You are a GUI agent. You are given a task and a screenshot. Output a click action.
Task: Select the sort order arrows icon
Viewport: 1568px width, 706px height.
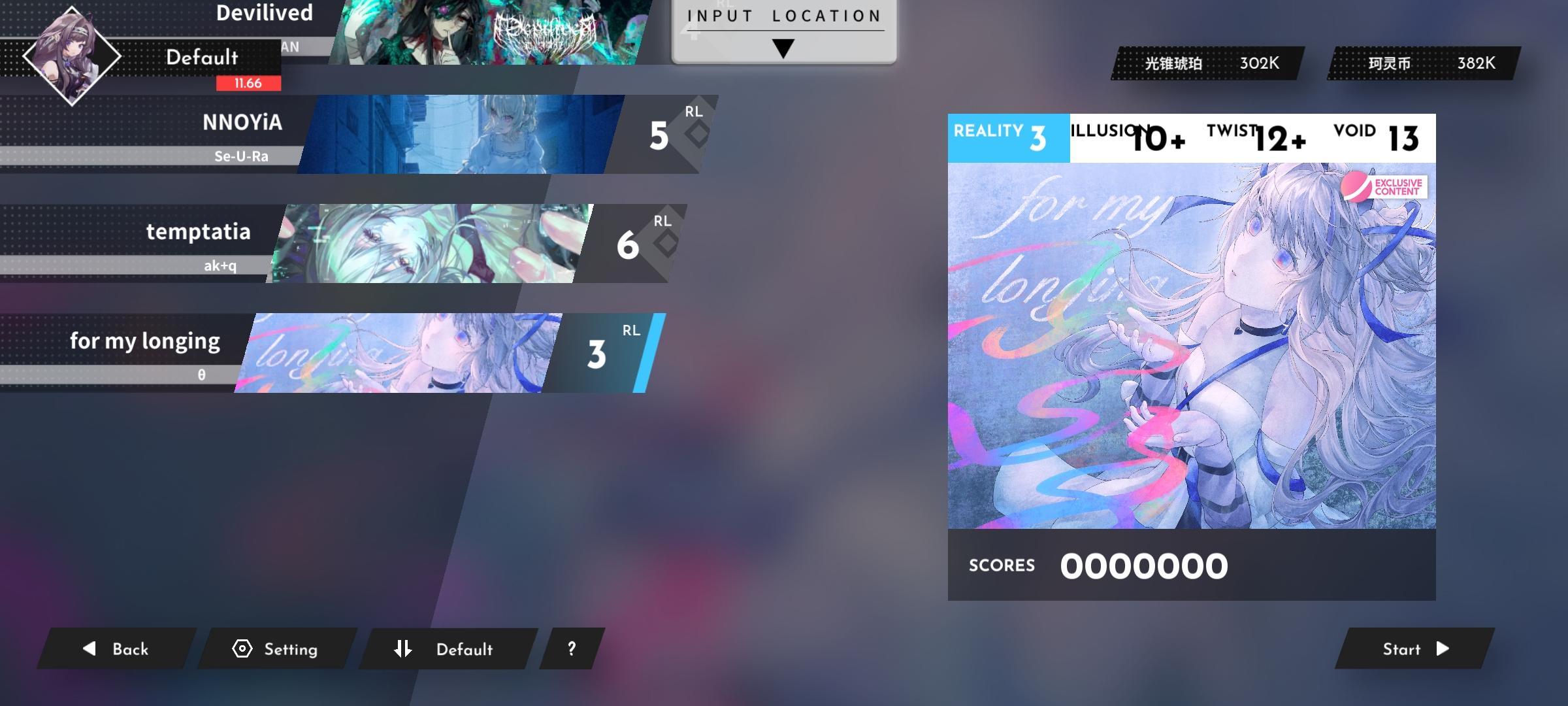pyautogui.click(x=403, y=649)
